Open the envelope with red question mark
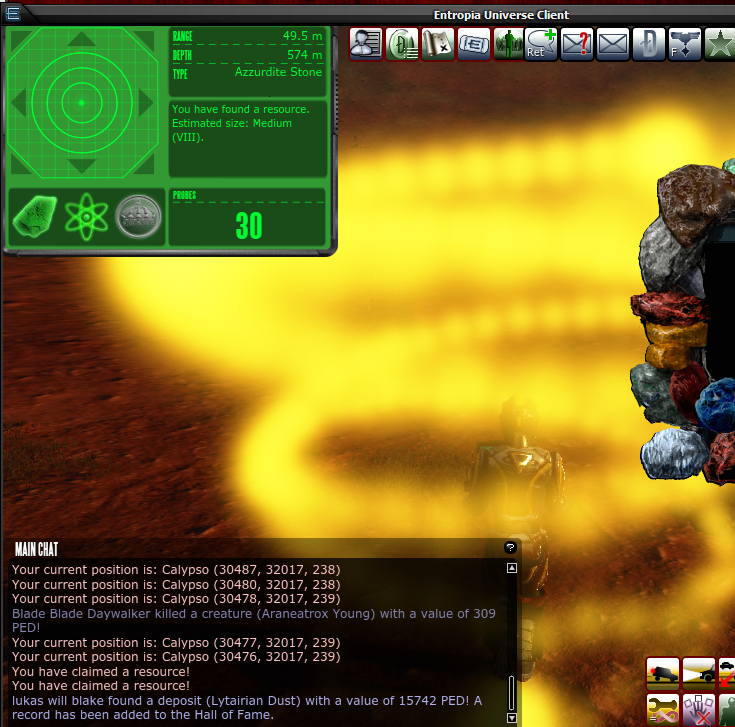Image resolution: width=735 pixels, height=727 pixels. [x=577, y=43]
